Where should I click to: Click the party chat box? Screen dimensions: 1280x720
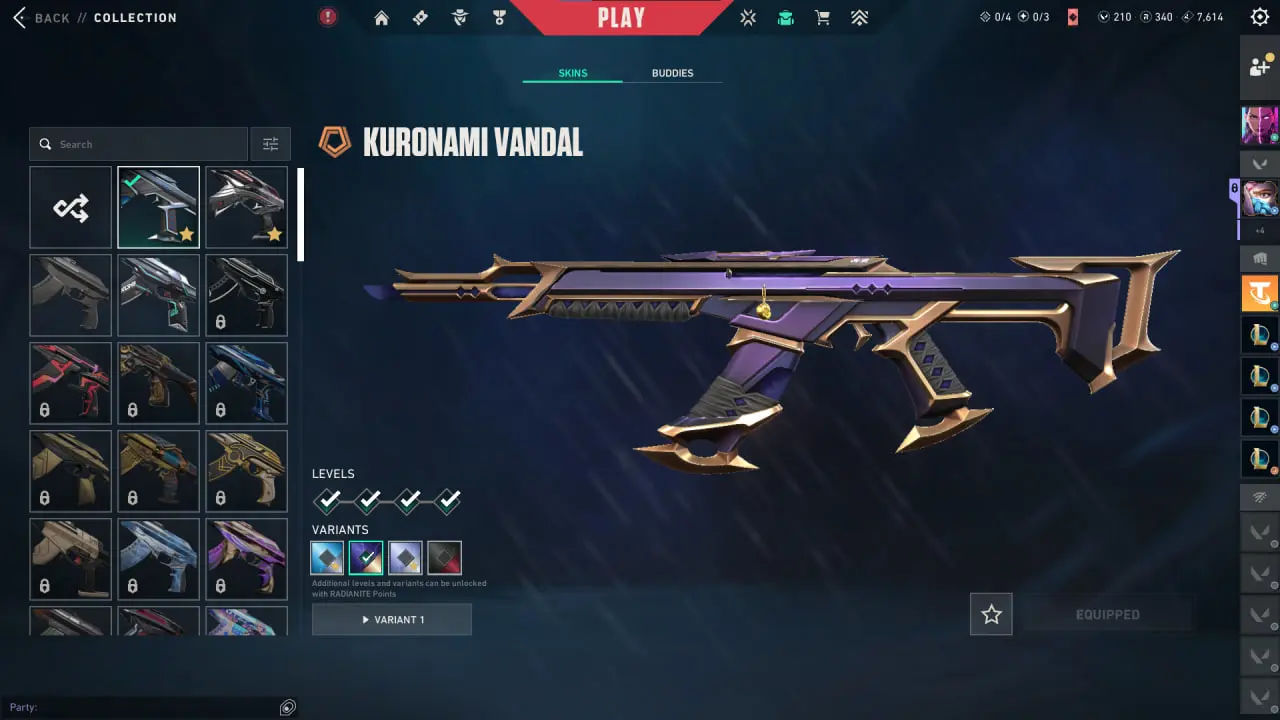[x=150, y=707]
